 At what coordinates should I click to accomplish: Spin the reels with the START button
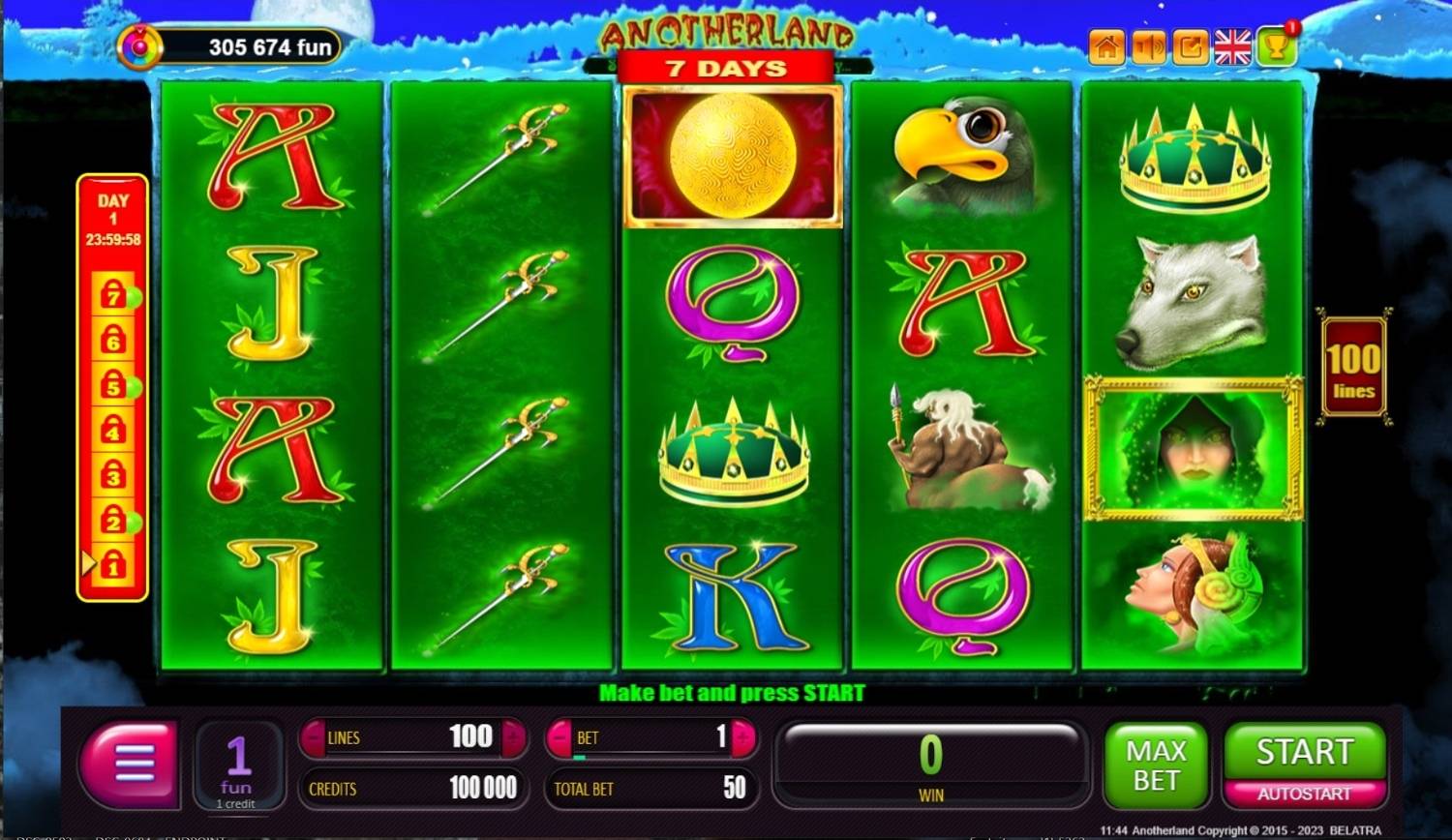(x=1304, y=752)
